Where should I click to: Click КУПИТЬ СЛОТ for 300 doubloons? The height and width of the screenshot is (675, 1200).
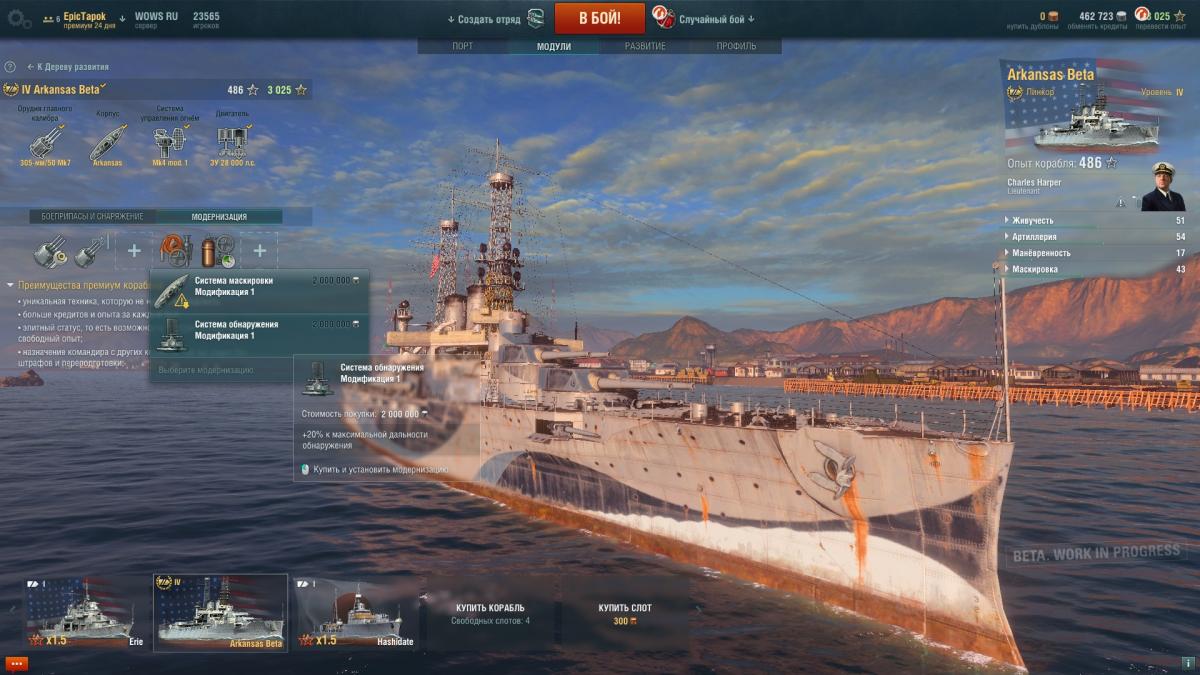(x=625, y=613)
